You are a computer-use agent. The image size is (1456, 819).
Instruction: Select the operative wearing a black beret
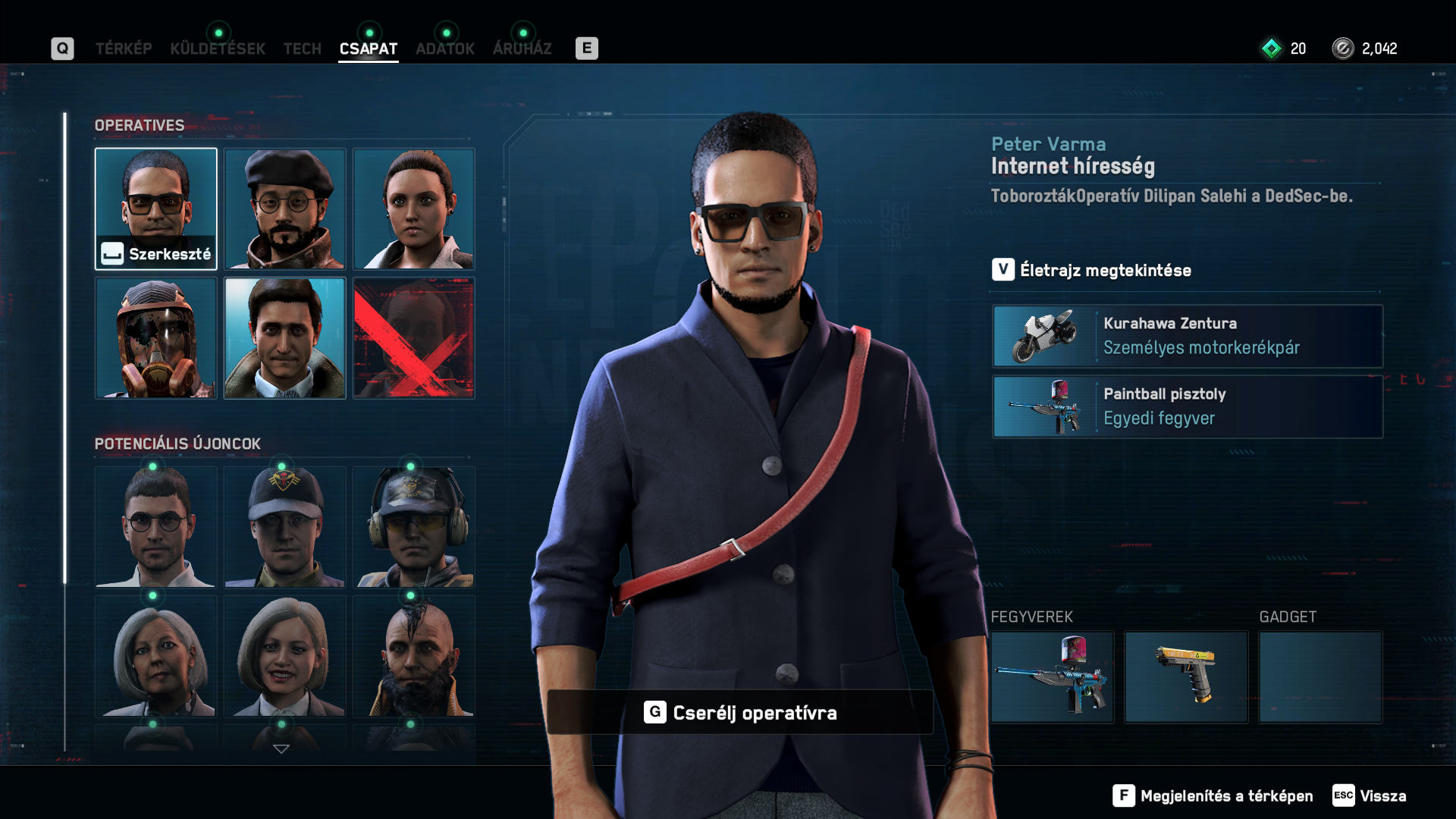[285, 209]
